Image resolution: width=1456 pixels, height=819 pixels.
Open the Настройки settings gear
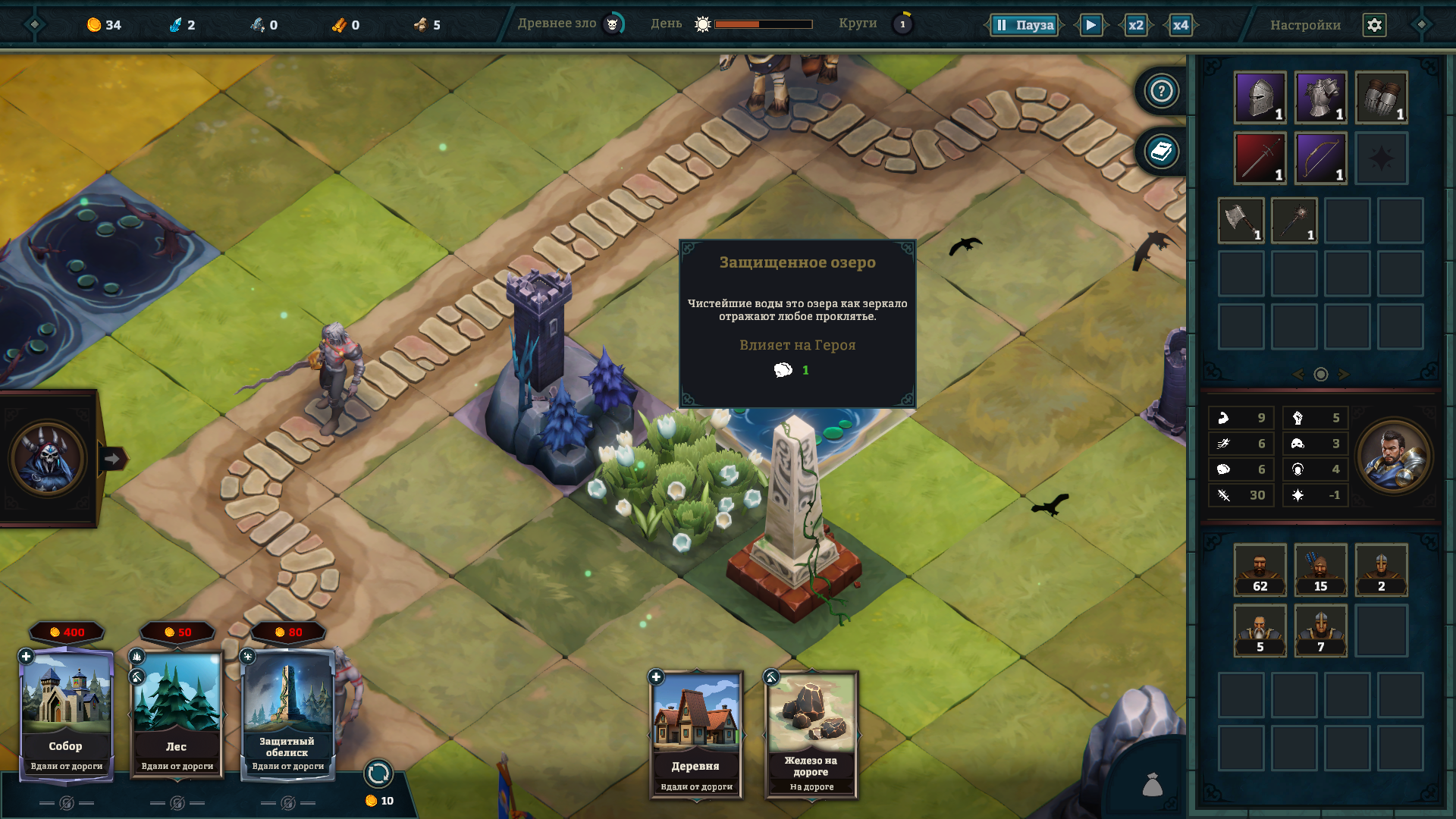click(x=1374, y=25)
